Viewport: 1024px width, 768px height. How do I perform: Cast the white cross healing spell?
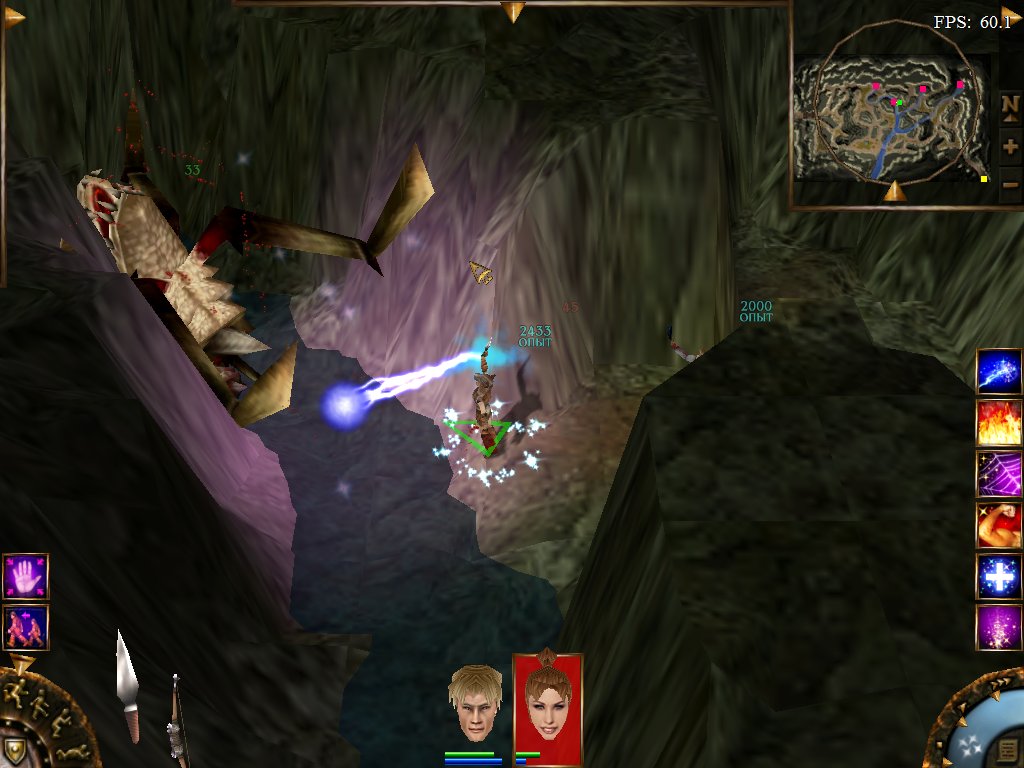pos(998,577)
